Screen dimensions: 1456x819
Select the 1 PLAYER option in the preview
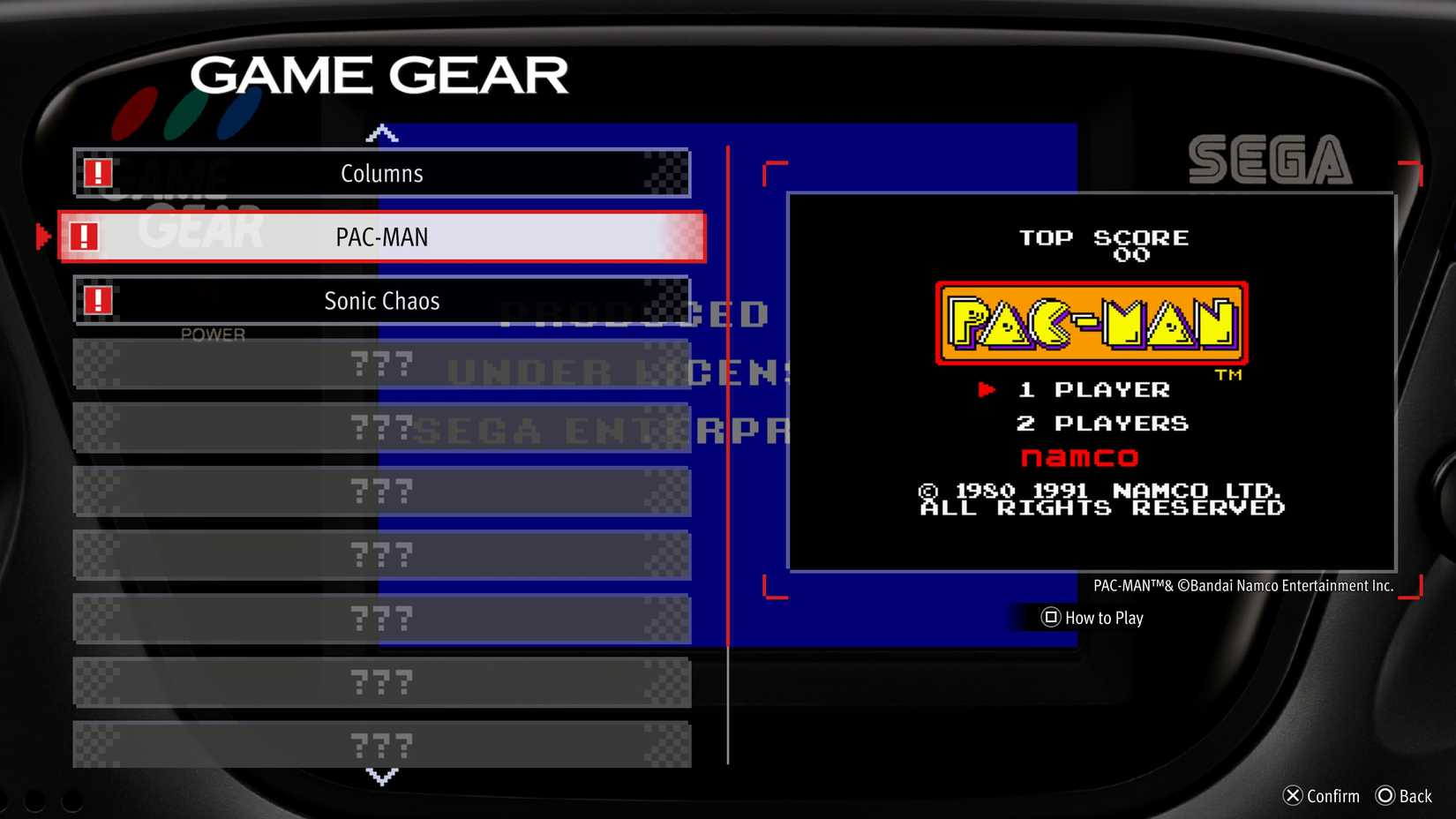click(x=1094, y=389)
